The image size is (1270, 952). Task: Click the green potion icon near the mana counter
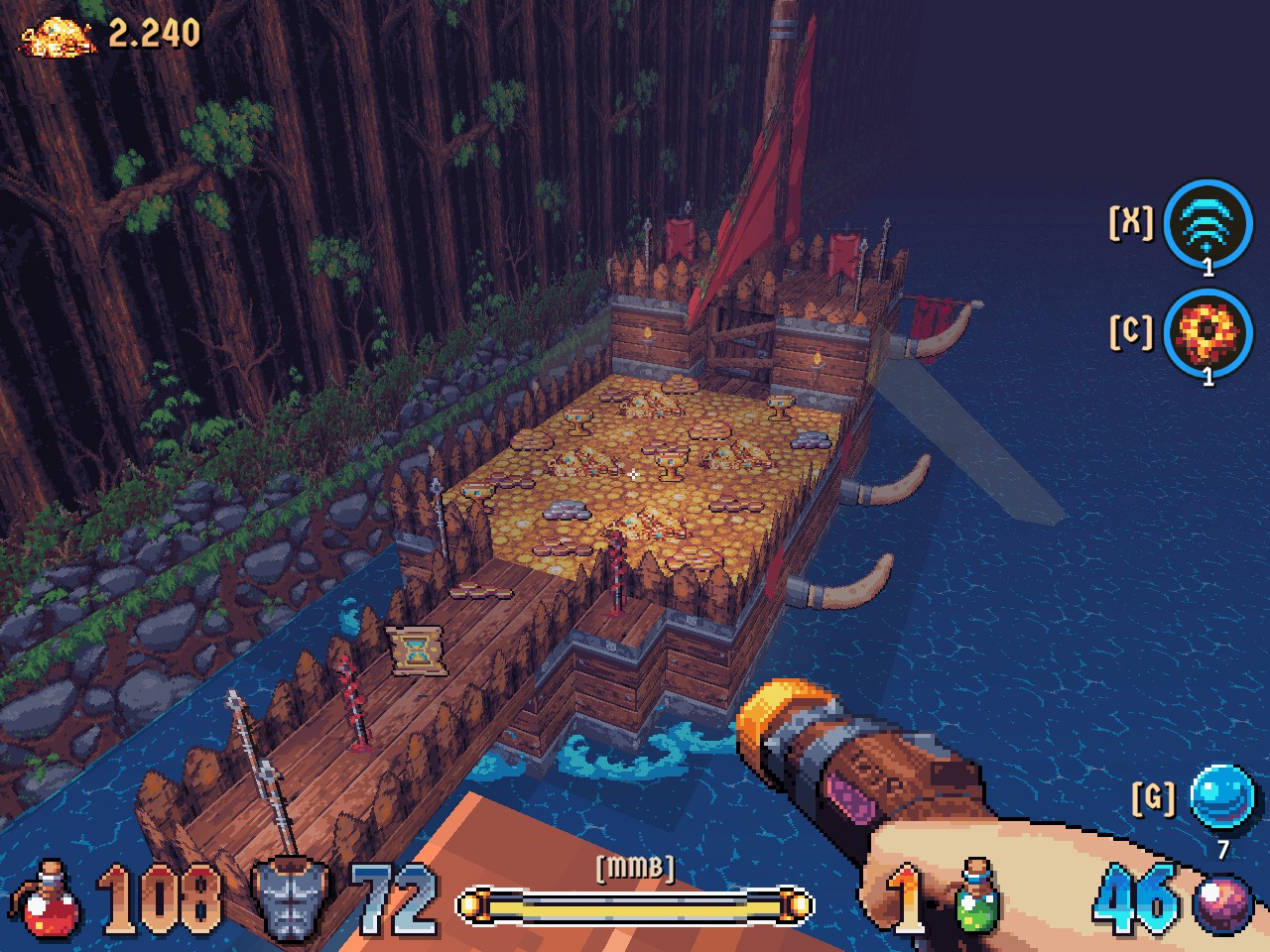coord(977,902)
